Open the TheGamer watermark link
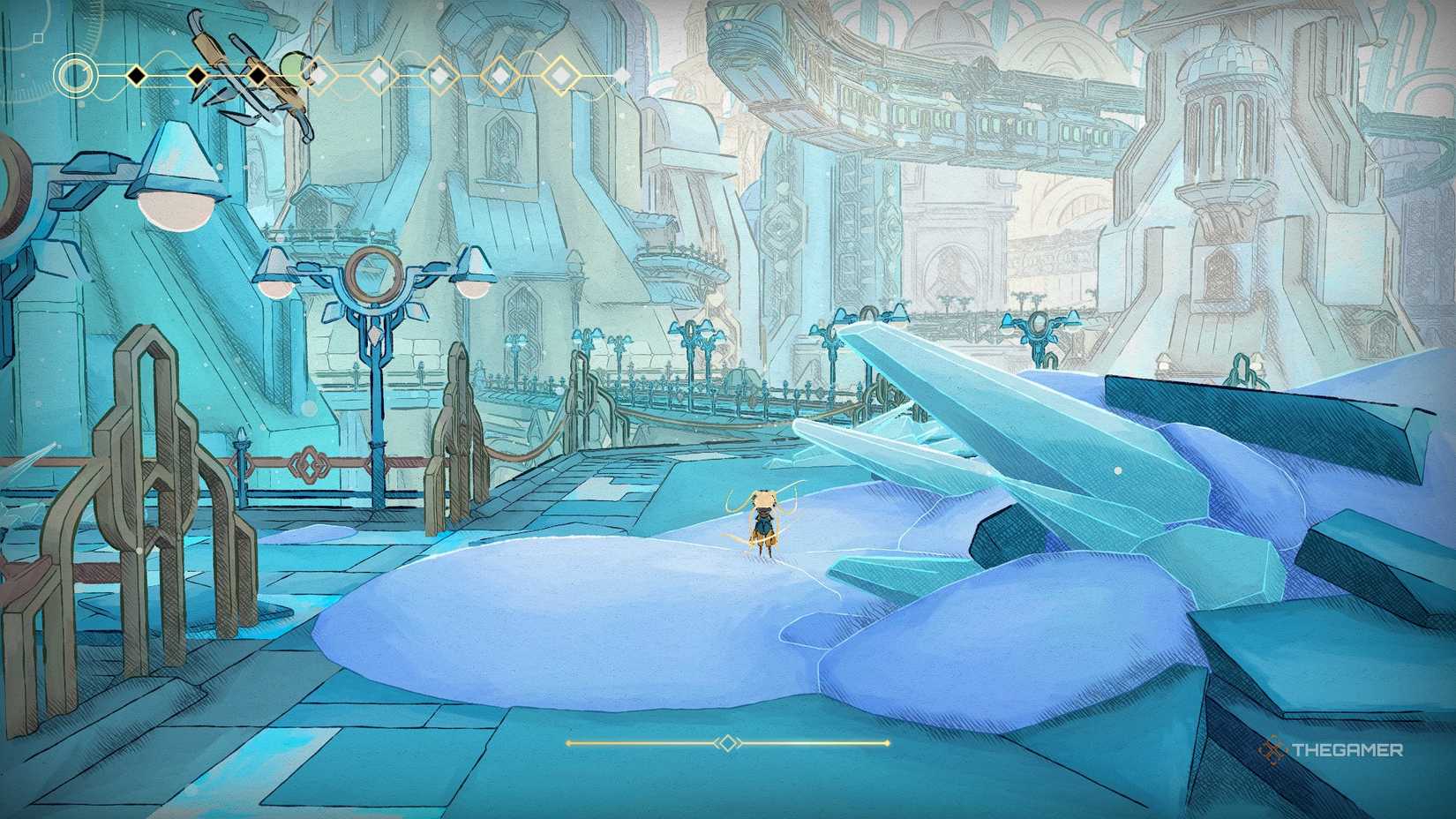 1346,748
